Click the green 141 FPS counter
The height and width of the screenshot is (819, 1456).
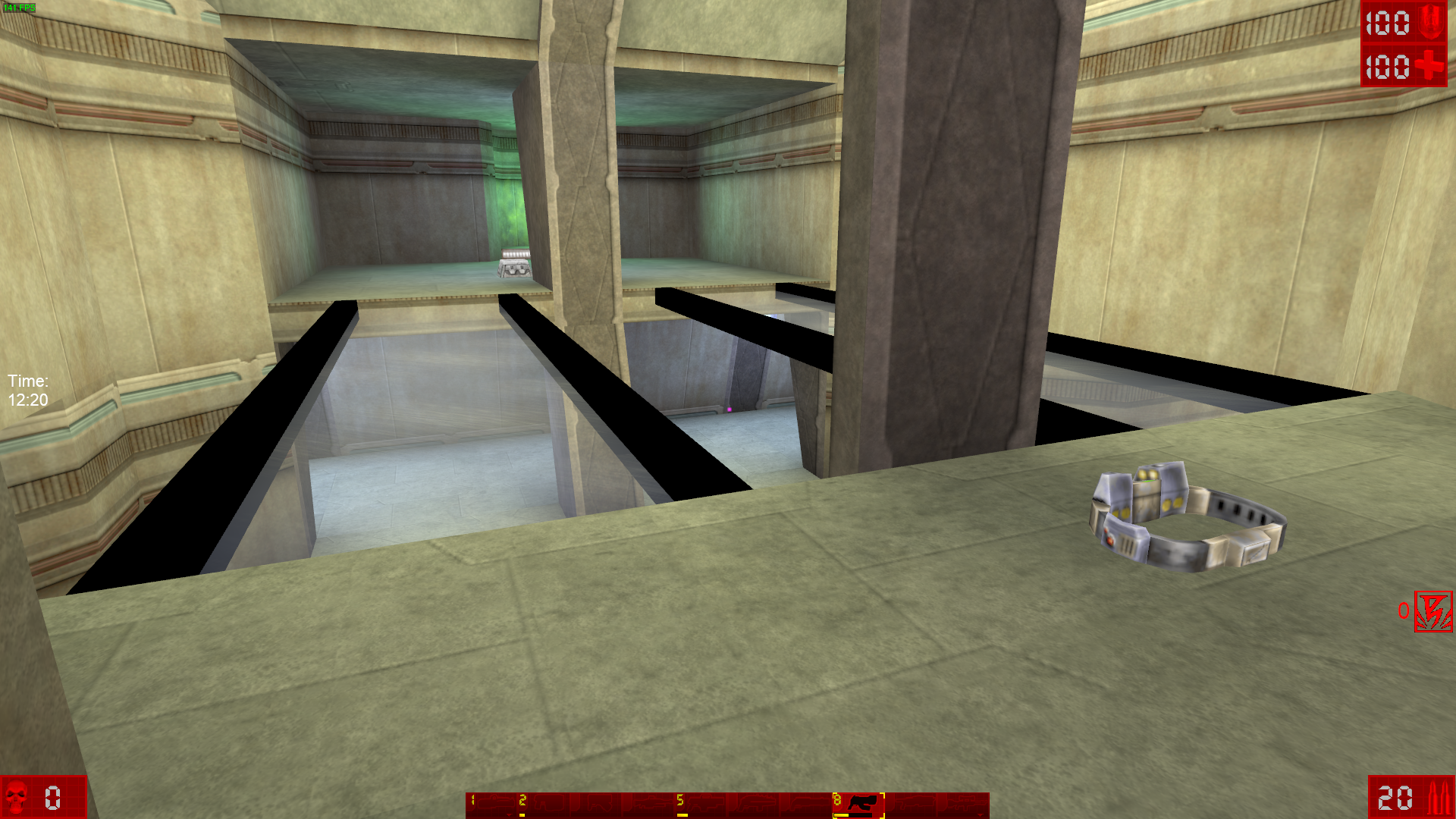click(x=20, y=7)
